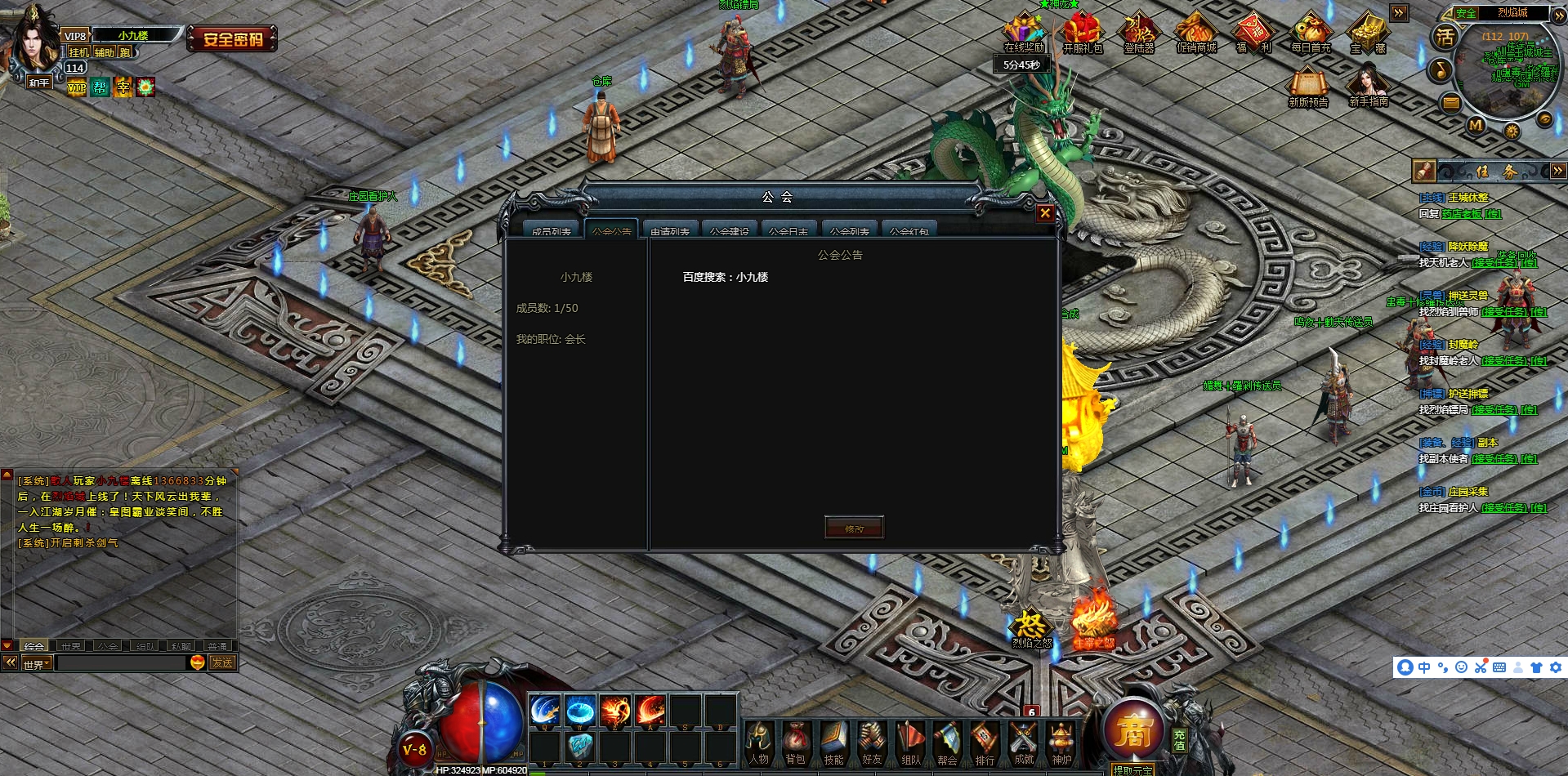Open the 安全密码 security password button
The height and width of the screenshot is (776, 1568).
[x=233, y=38]
